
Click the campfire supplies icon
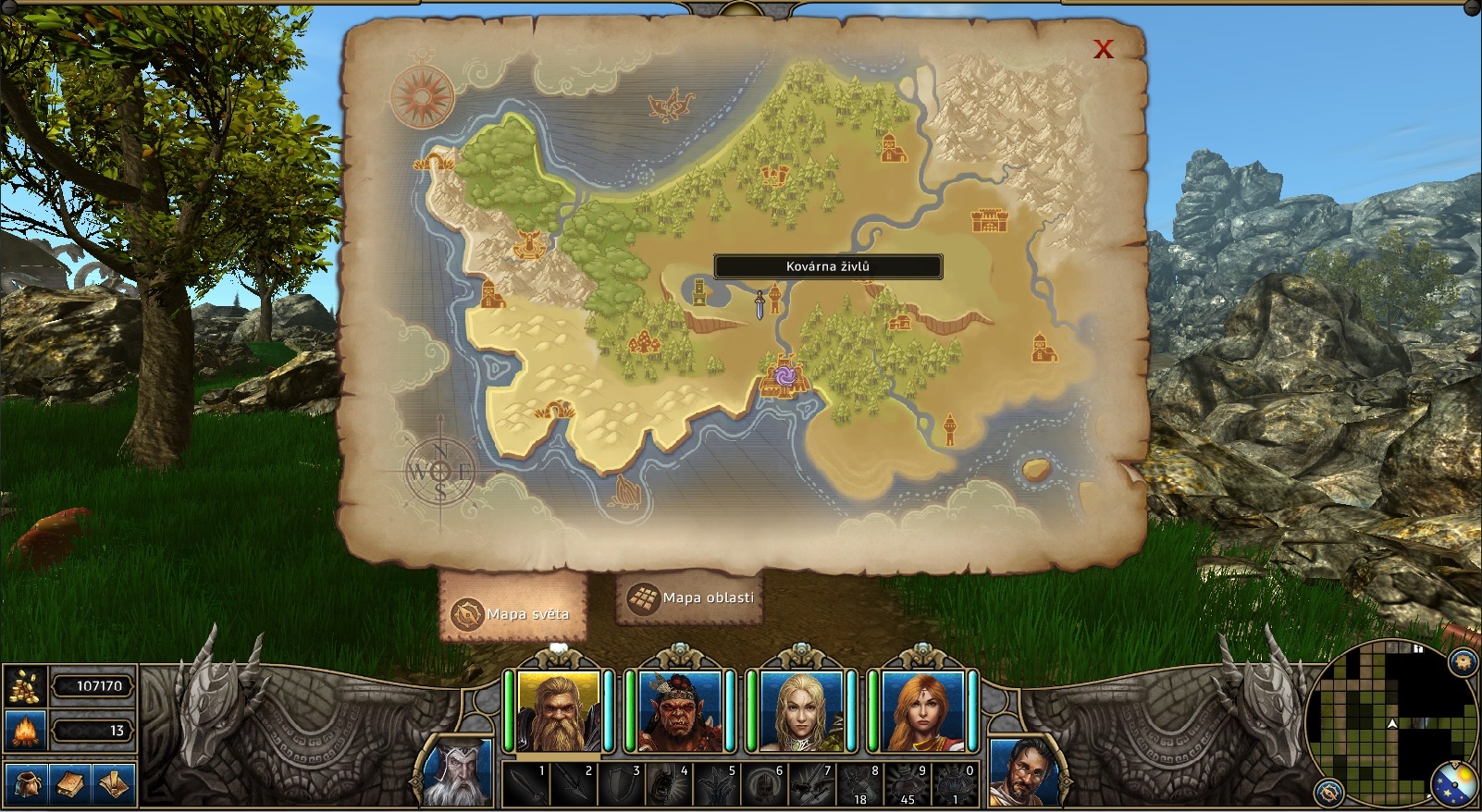point(26,731)
